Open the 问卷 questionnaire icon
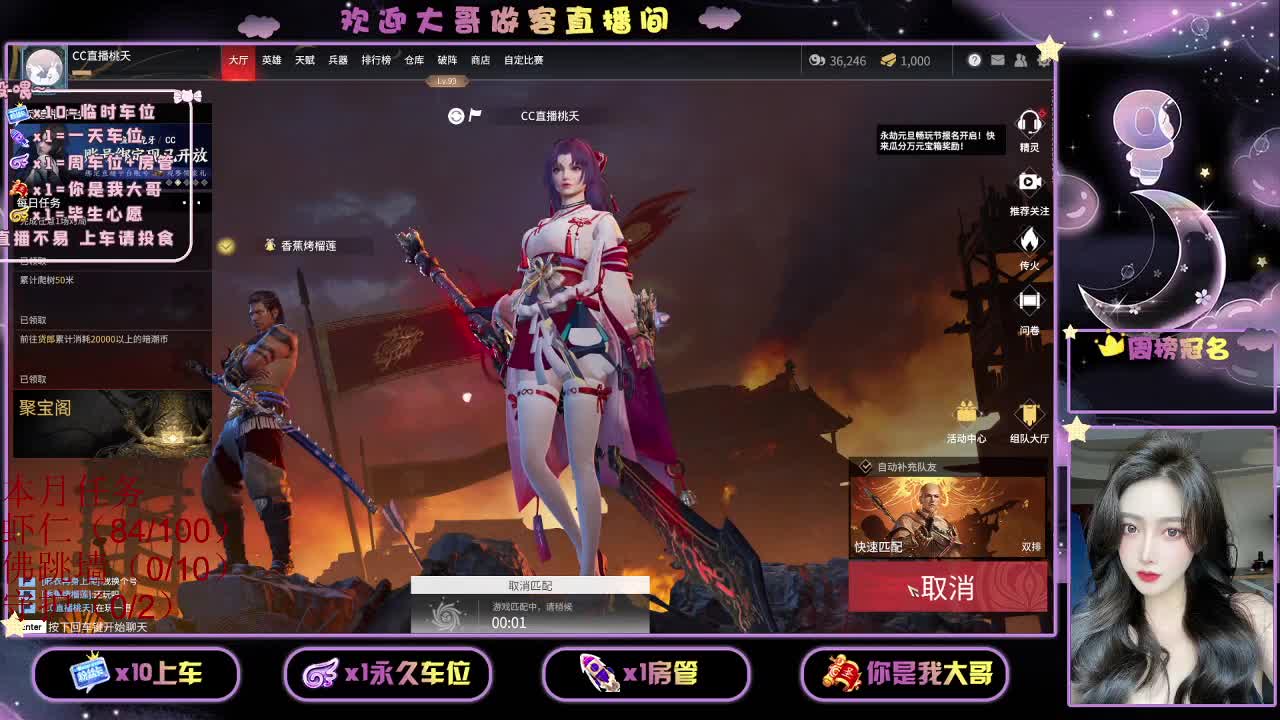Image resolution: width=1280 pixels, height=720 pixels. [x=1030, y=301]
